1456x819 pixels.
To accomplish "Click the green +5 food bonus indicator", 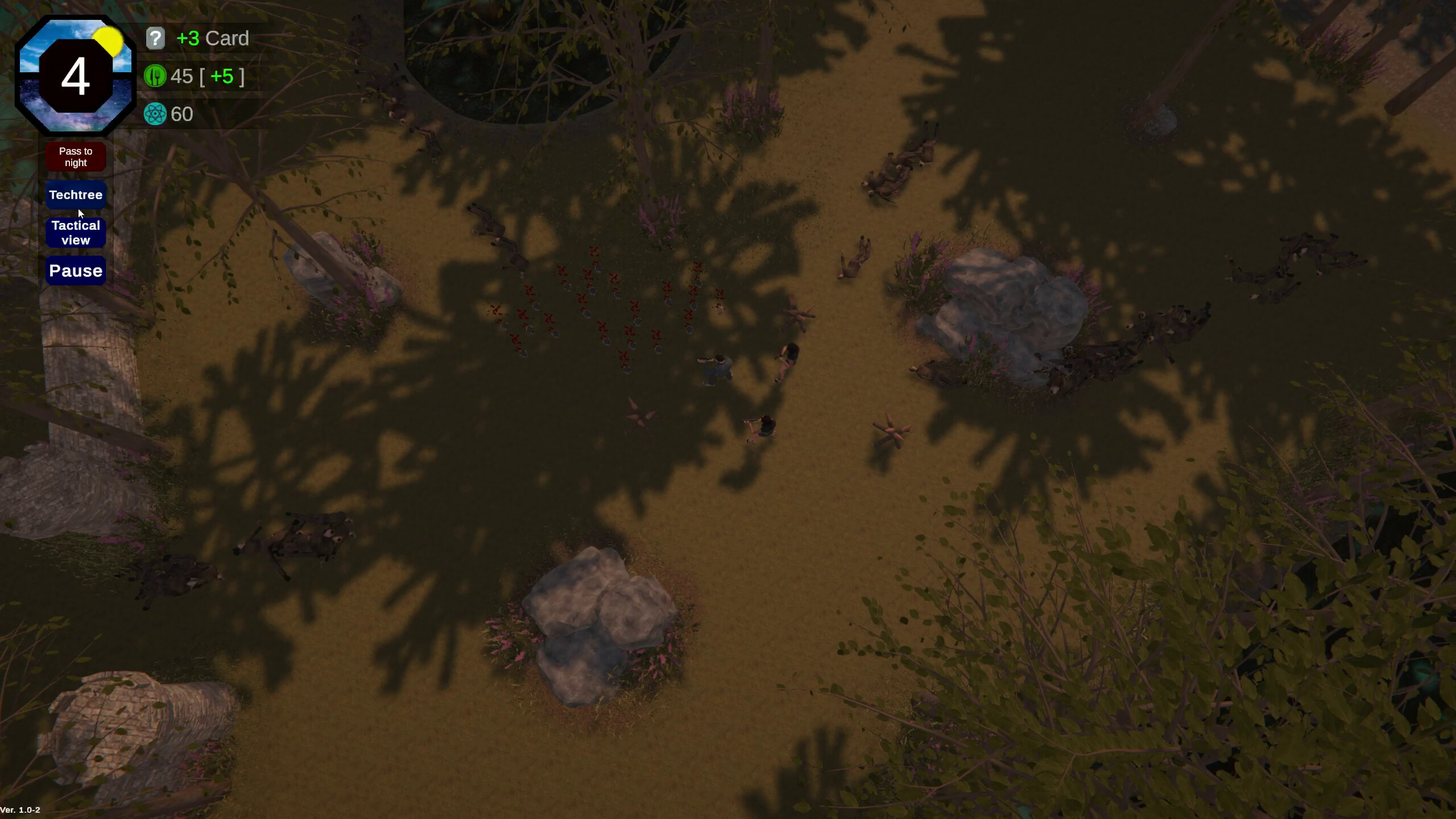I will [x=223, y=76].
